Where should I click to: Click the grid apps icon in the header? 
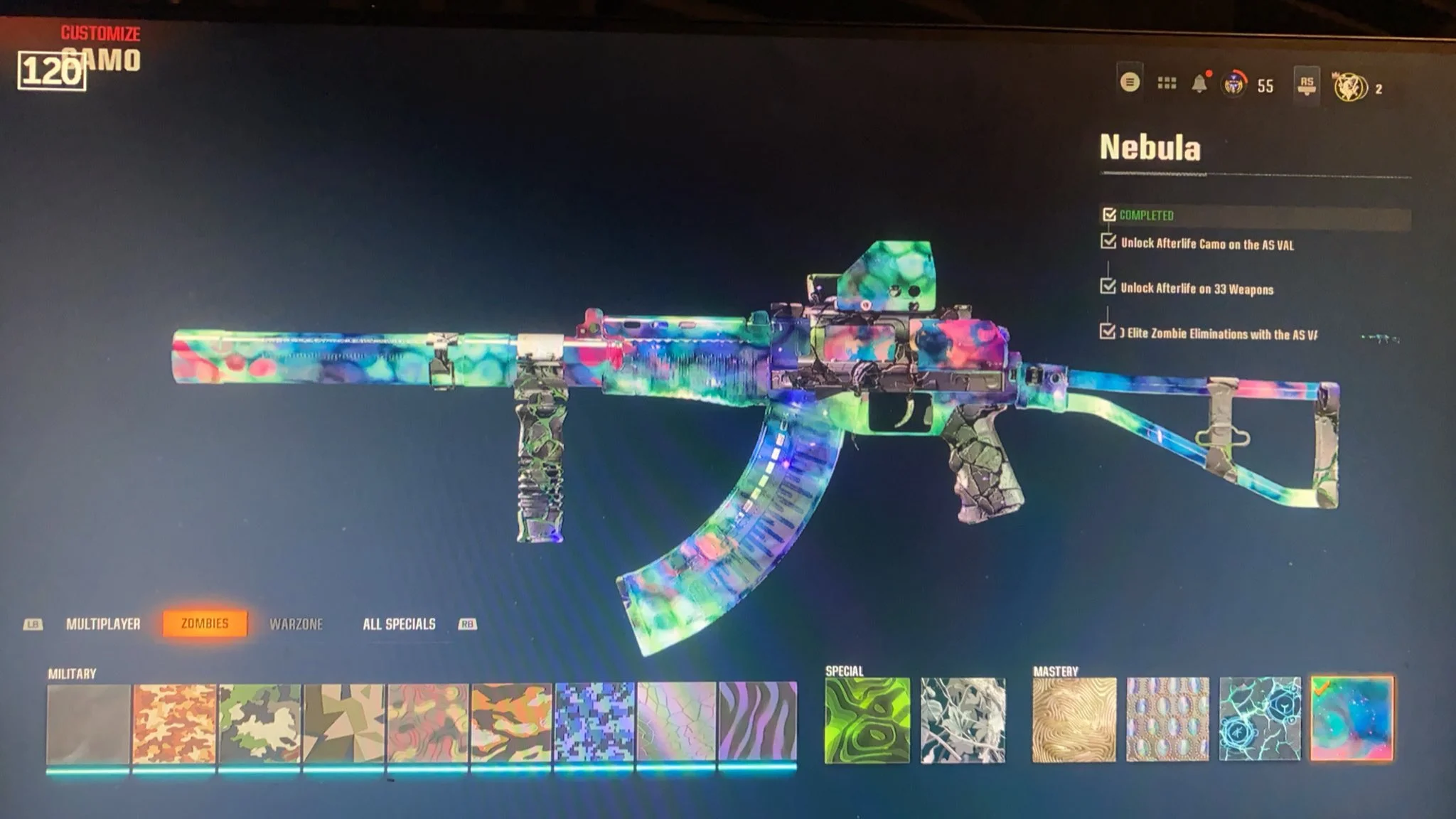1167,82
